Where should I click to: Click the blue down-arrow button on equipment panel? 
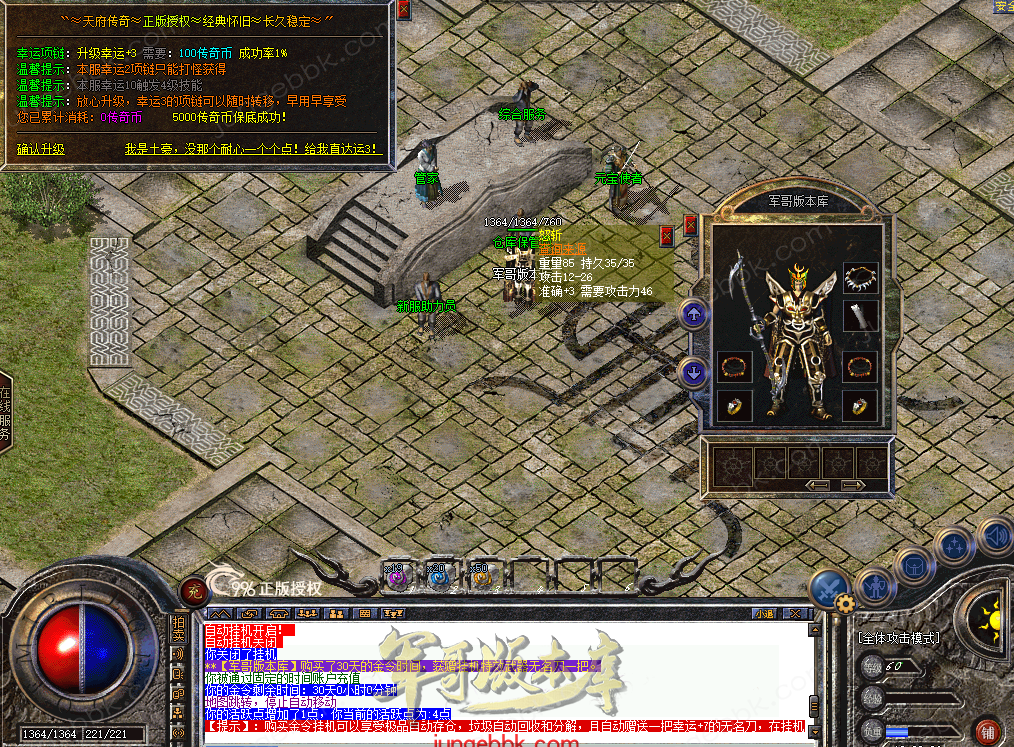(694, 373)
